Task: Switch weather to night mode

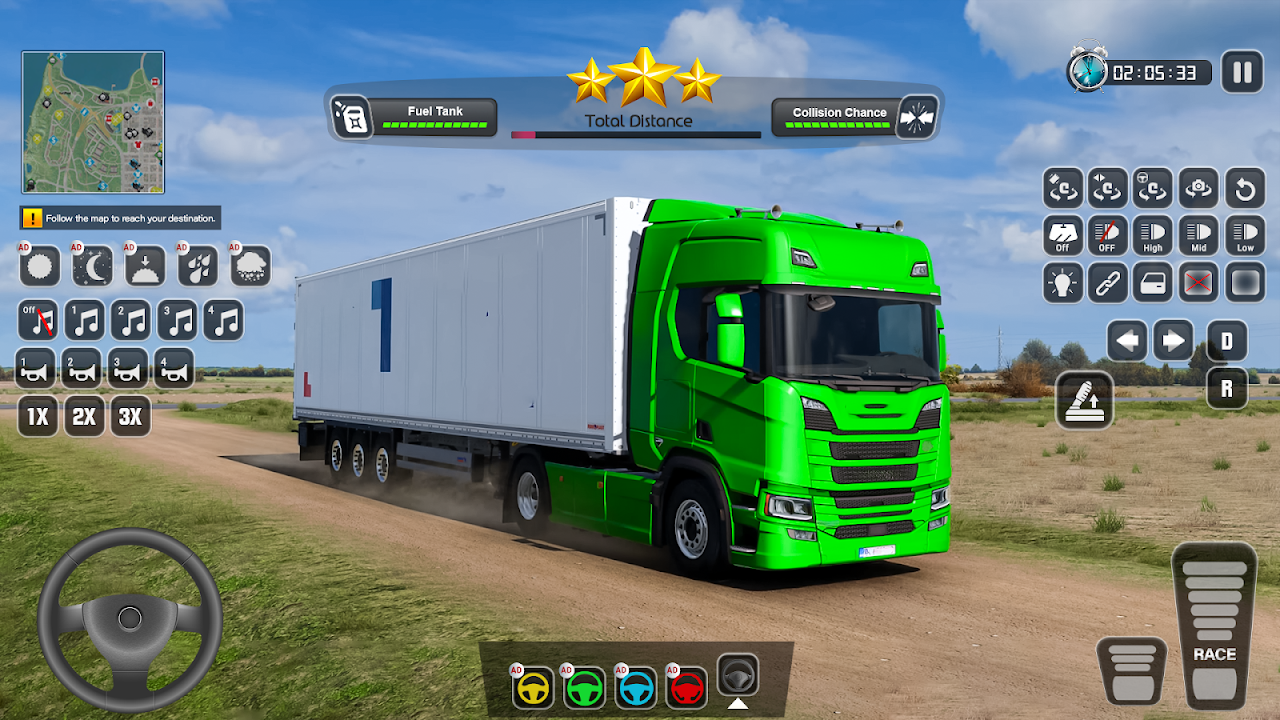Action: click(92, 266)
